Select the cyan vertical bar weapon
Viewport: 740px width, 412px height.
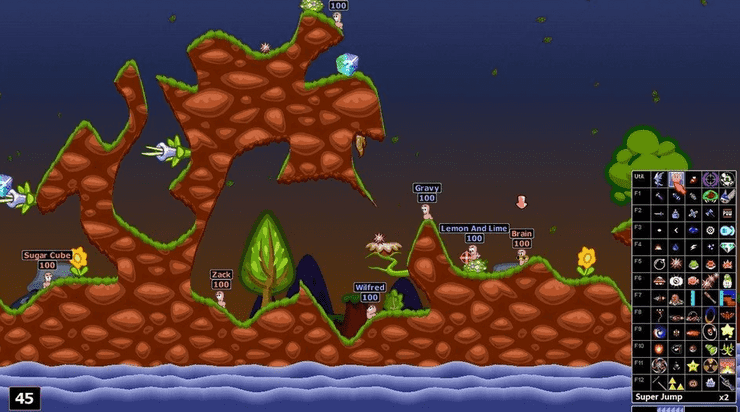693,298
